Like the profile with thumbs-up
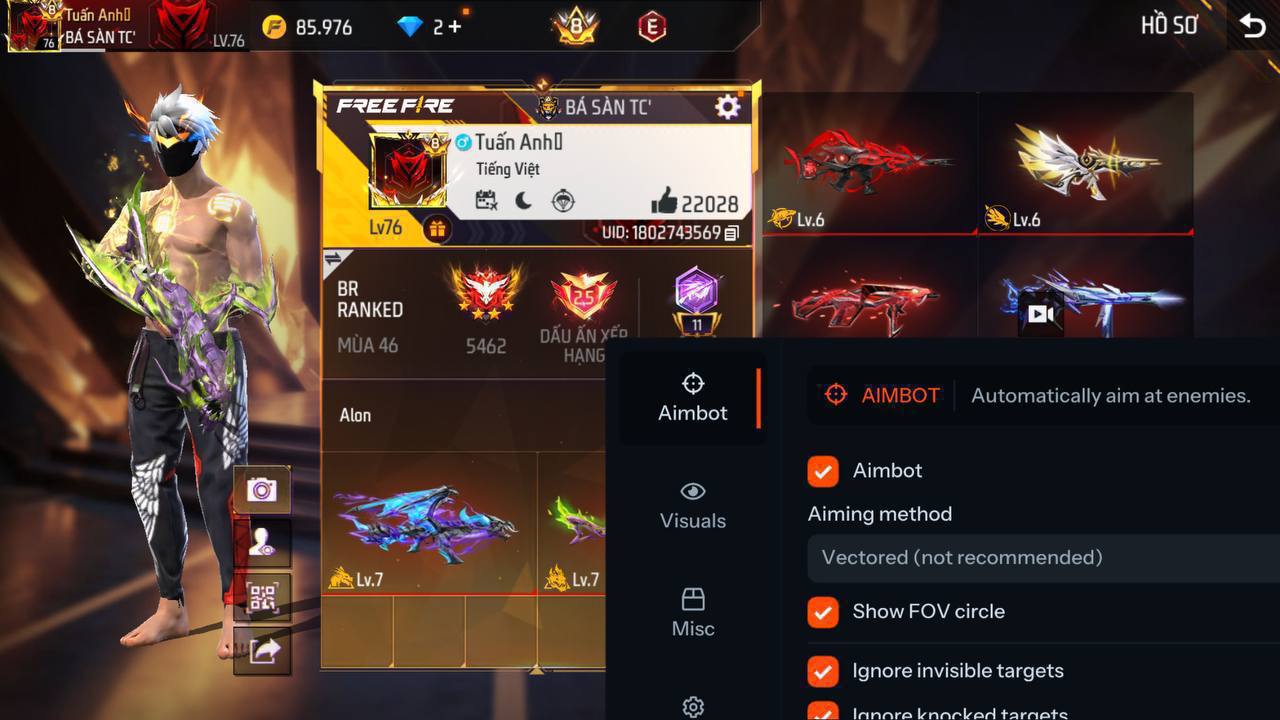The width and height of the screenshot is (1280, 720). click(x=664, y=203)
